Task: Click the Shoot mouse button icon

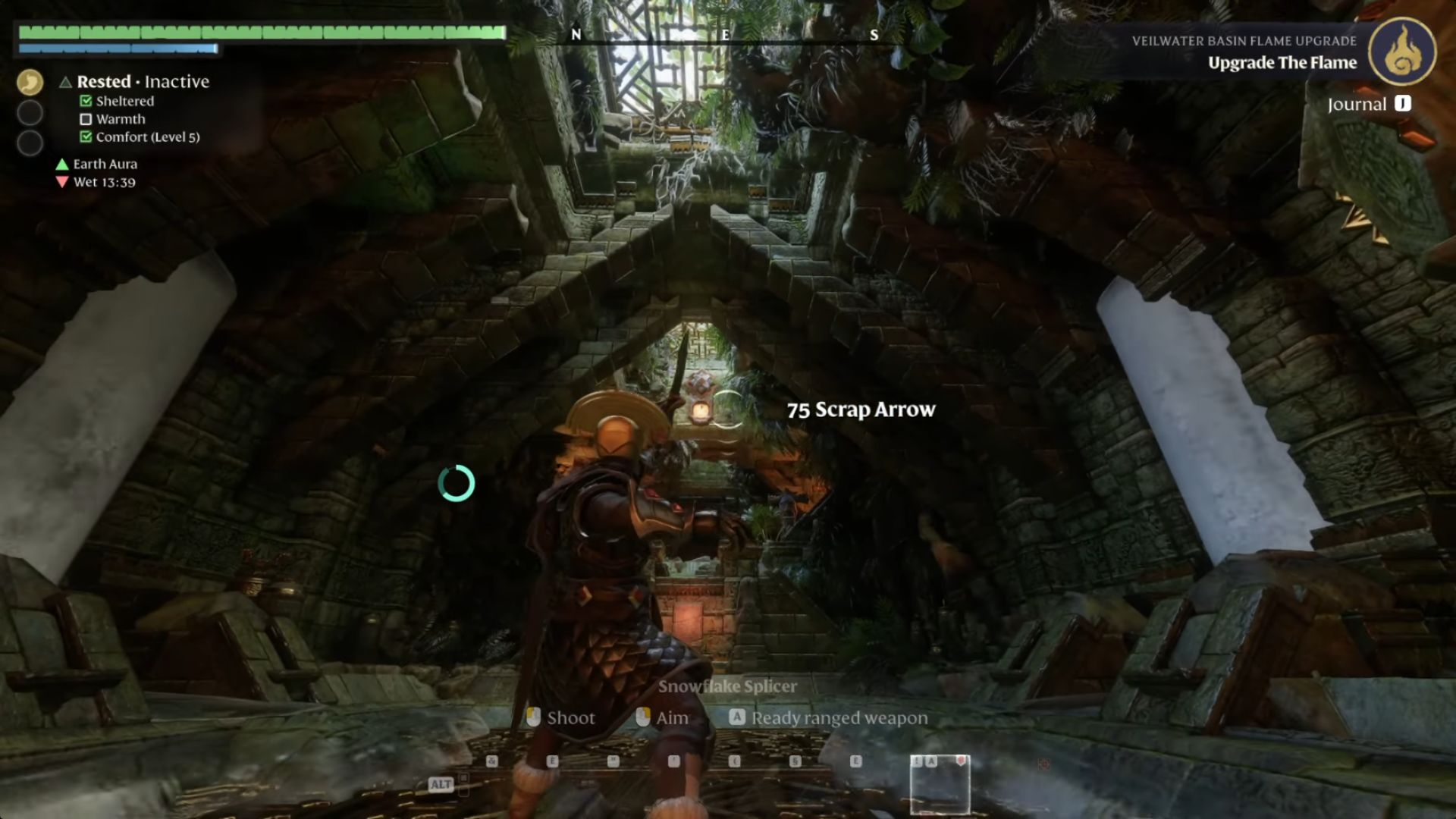Action: [x=532, y=717]
